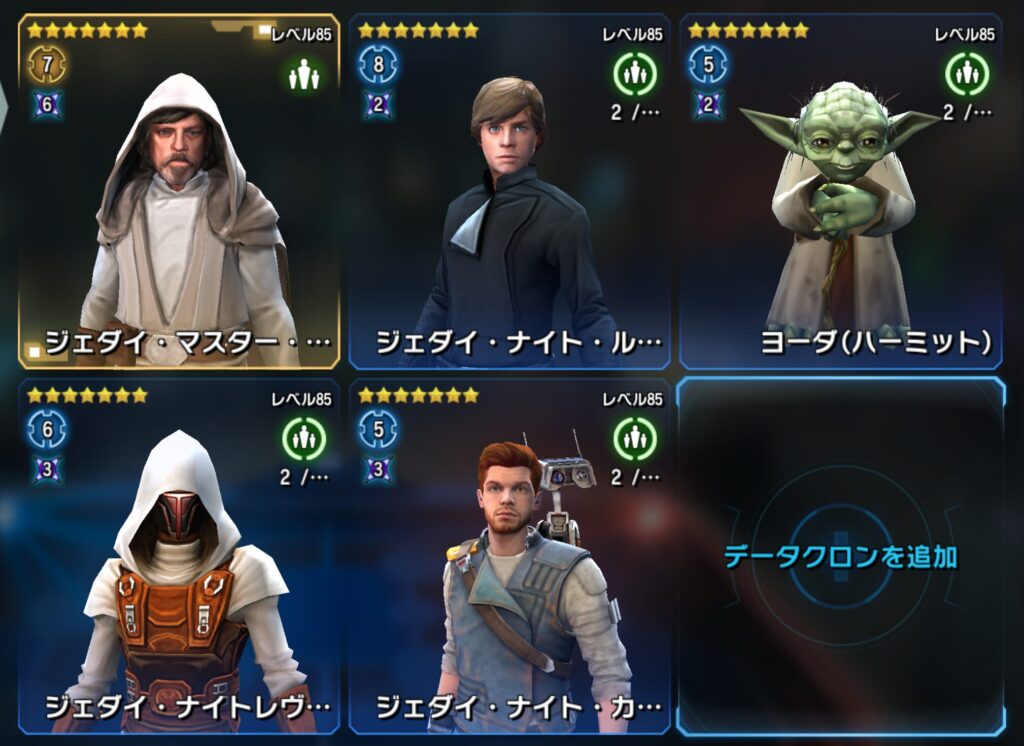The height and width of the screenshot is (746, 1024).
Task: Select the Jedi Master Luke Skywalker card
Action: coord(180,192)
